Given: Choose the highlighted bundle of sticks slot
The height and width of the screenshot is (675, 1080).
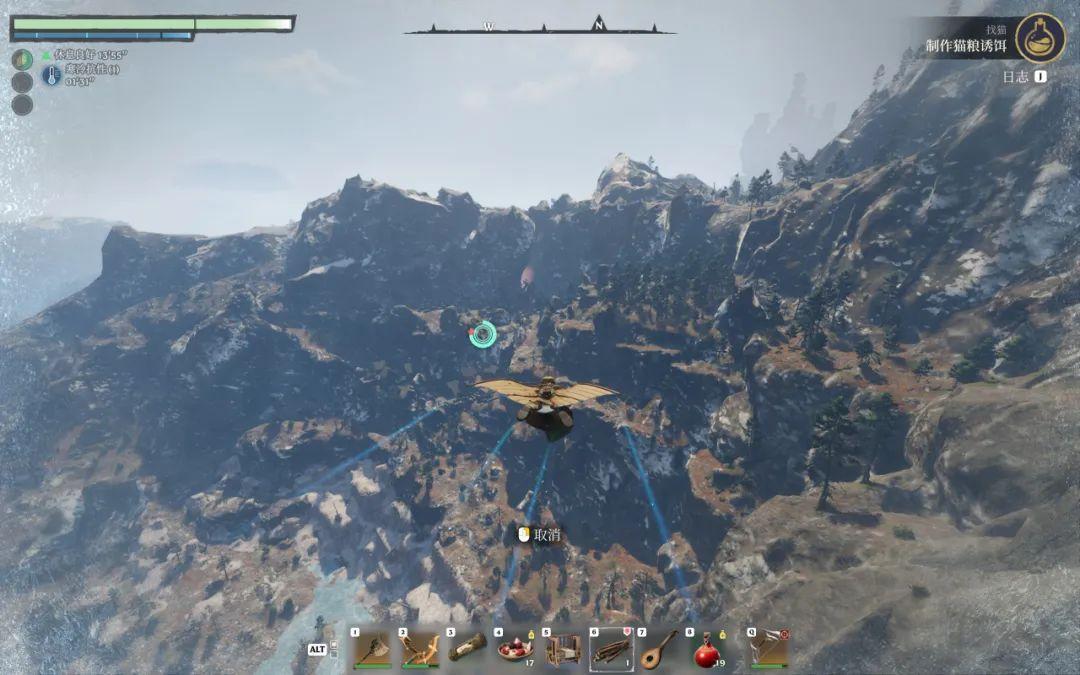Looking at the screenshot, I should pos(611,649).
